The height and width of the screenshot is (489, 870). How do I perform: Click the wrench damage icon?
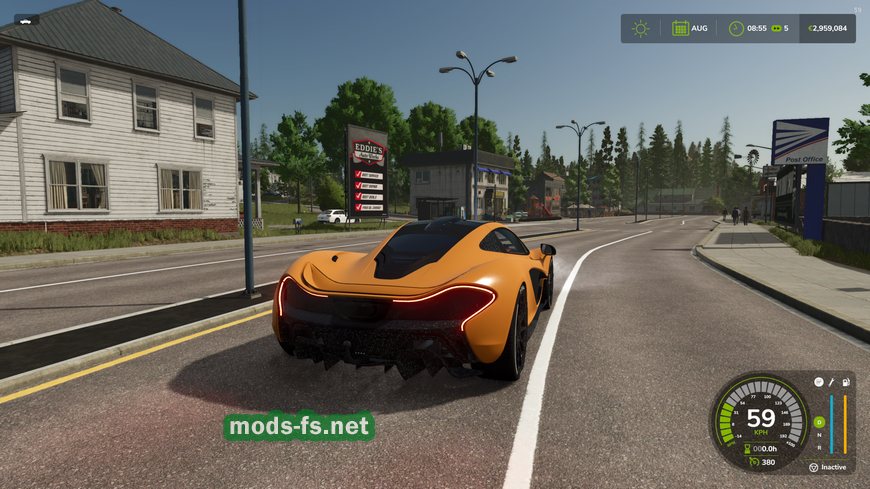(832, 382)
